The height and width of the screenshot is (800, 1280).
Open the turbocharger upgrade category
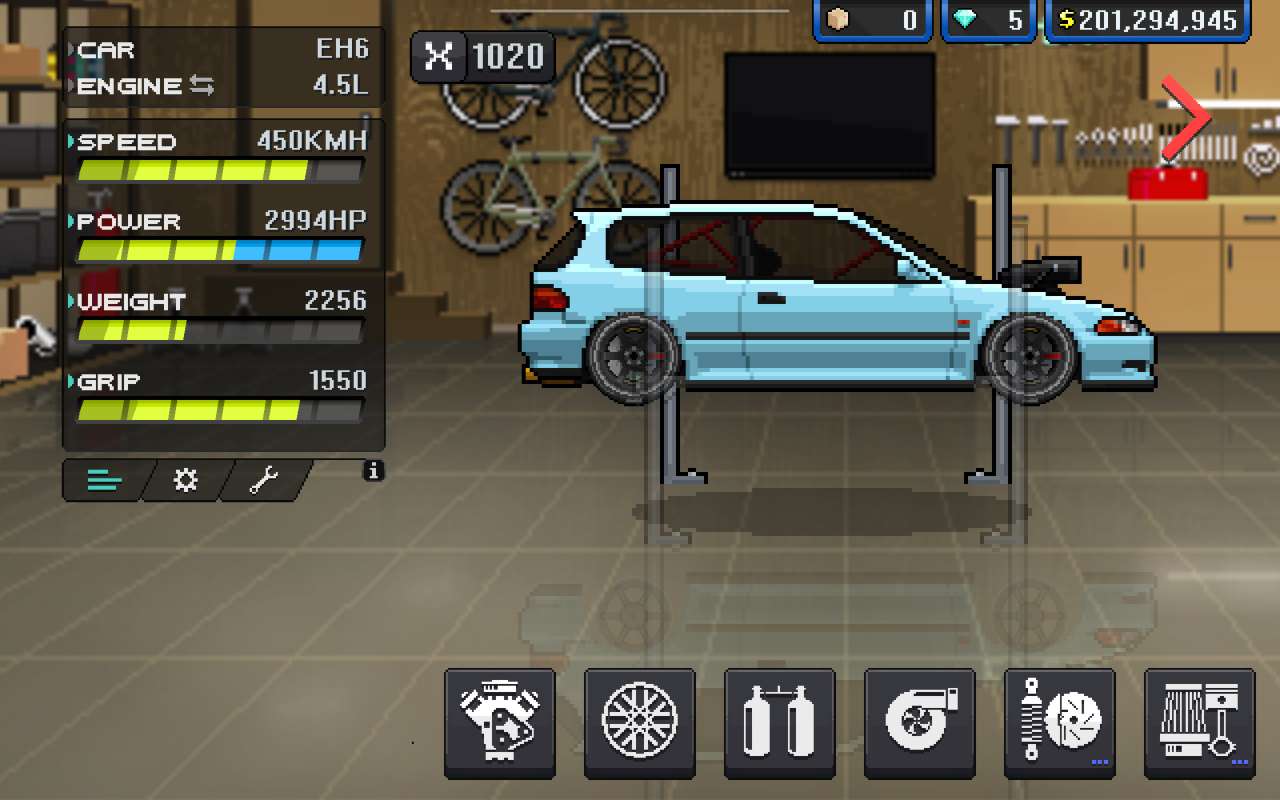919,723
